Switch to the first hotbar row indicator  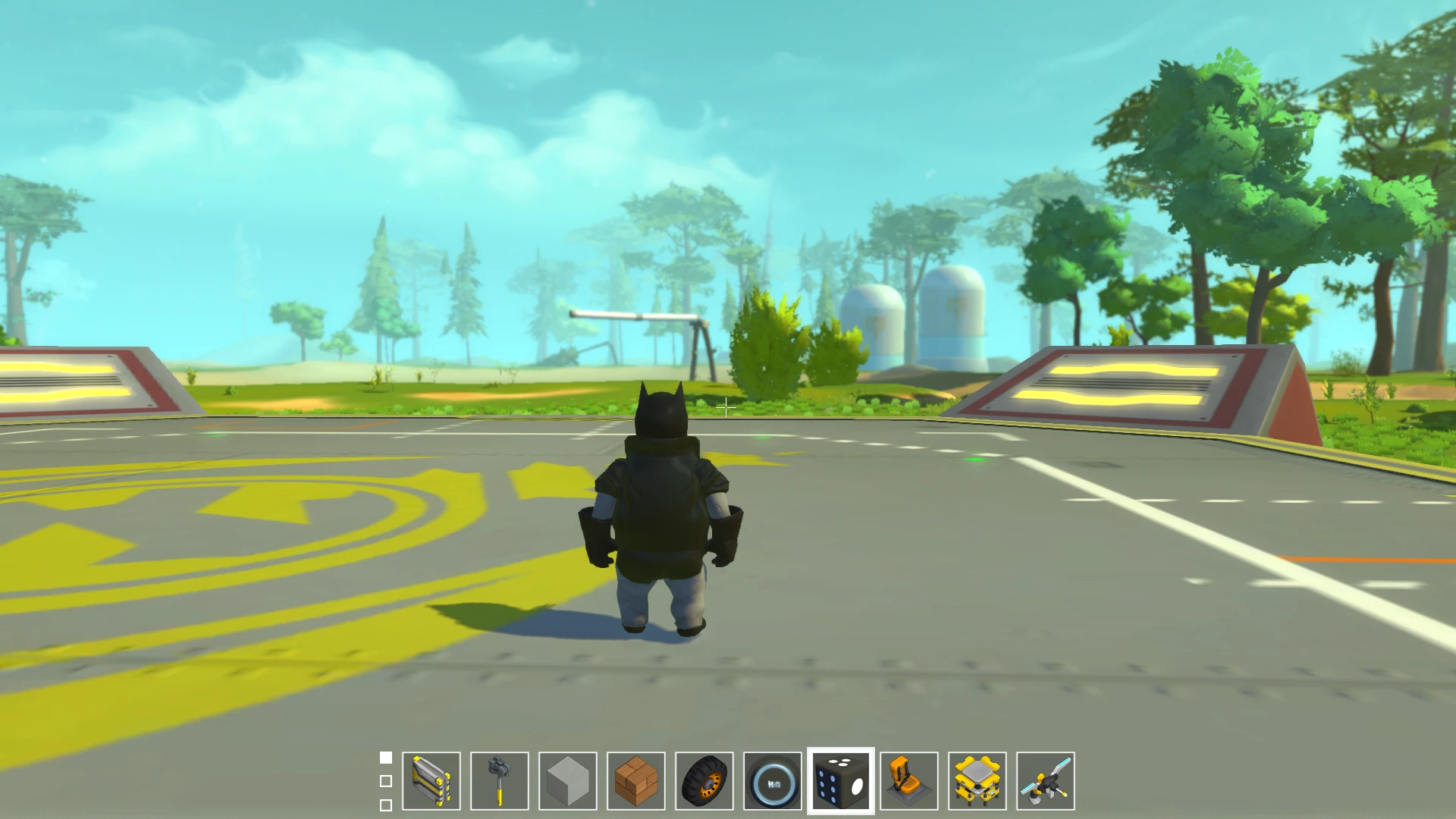[x=385, y=756]
